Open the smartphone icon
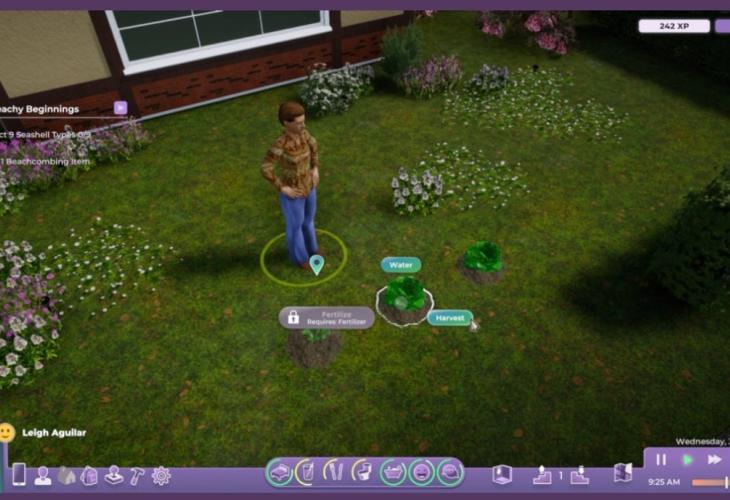This screenshot has height=500, width=730. point(18,474)
